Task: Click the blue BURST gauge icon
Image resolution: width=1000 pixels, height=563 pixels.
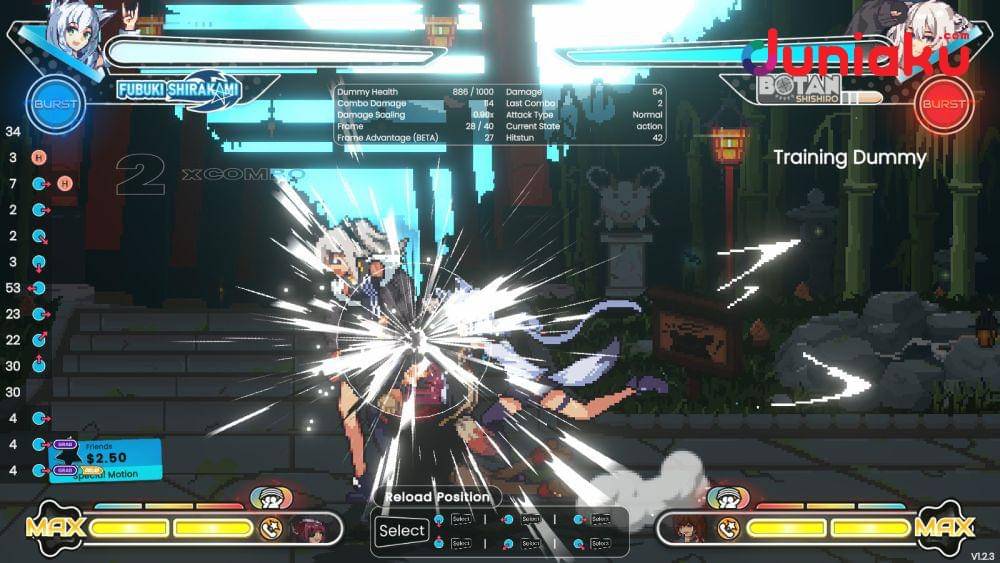Action: pos(56,104)
